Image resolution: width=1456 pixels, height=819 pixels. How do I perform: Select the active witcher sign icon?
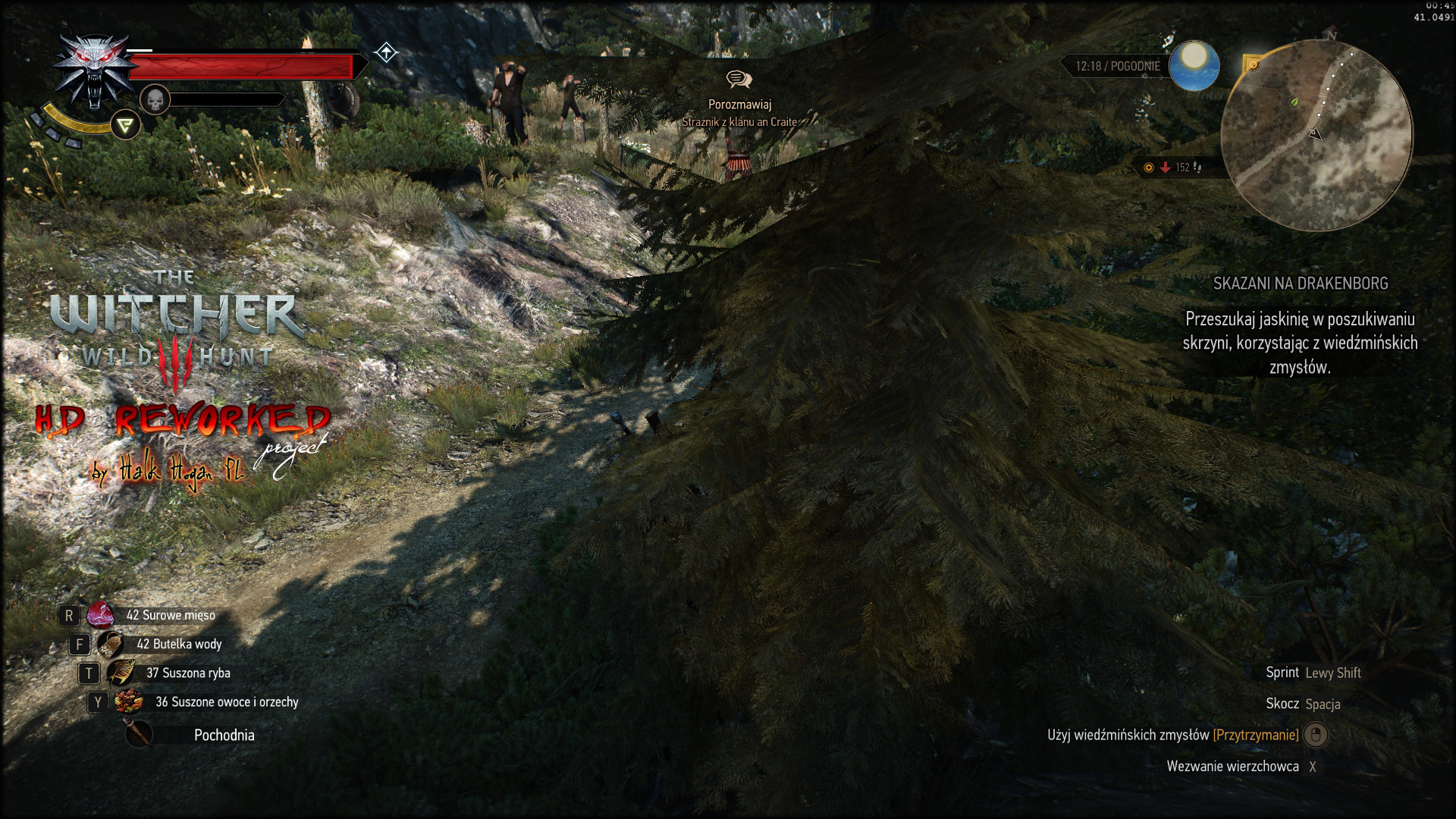coord(125,125)
